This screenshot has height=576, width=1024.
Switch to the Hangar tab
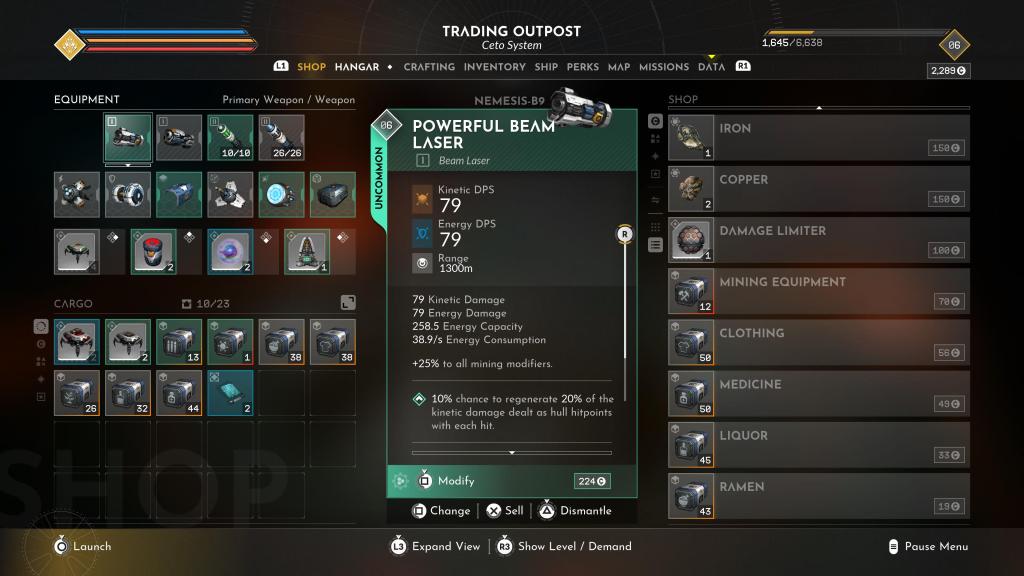(x=357, y=67)
